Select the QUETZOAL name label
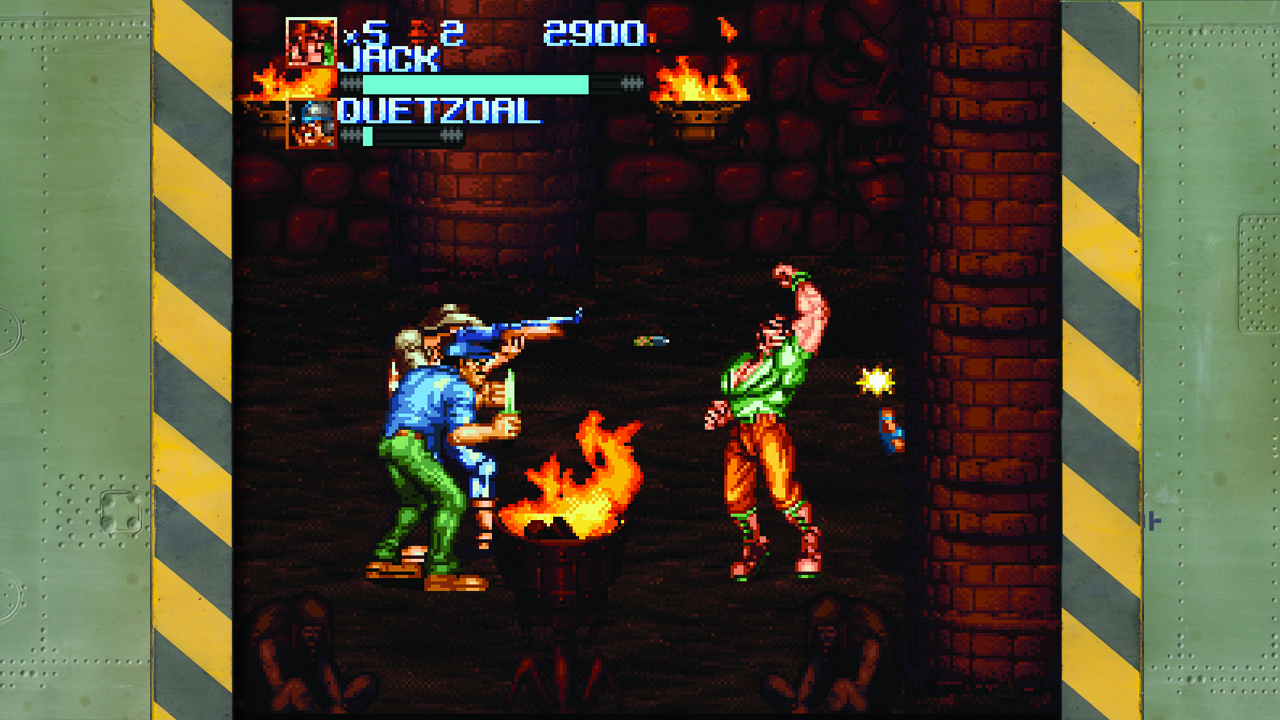 440,113
